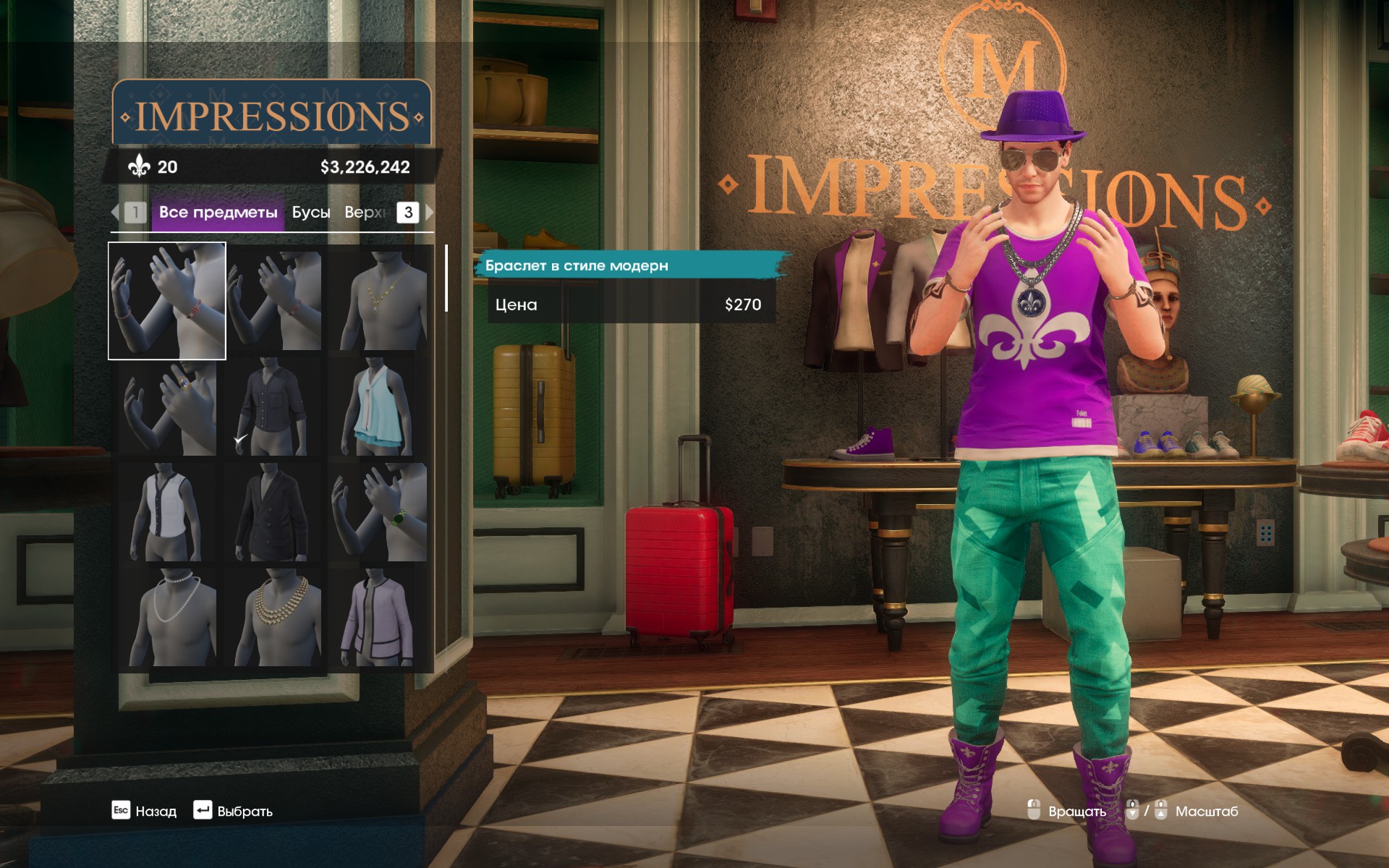
Task: Click the item list scrollbar
Action: tap(446, 278)
